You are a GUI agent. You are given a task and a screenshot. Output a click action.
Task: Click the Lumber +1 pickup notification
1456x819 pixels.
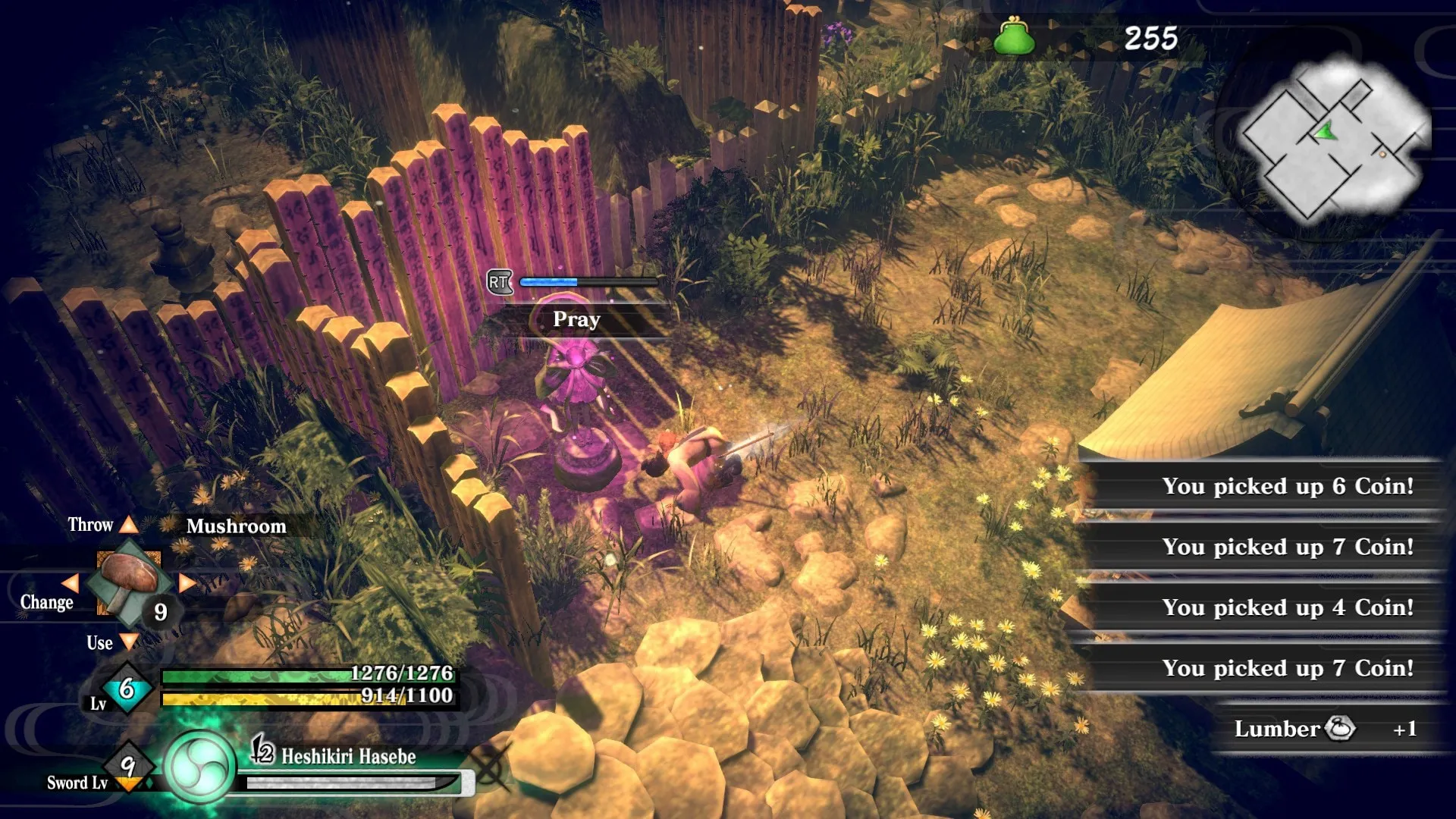1325,729
